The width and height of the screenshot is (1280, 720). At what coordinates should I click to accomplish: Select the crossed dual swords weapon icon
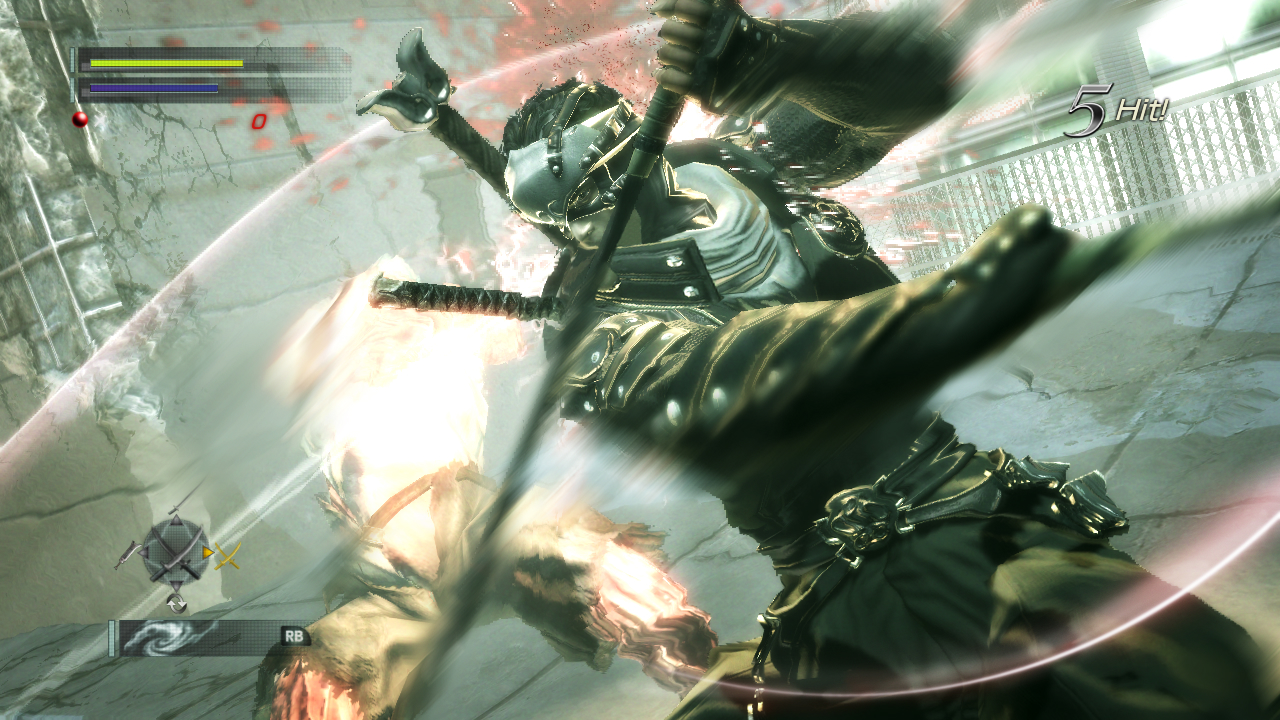tap(175, 551)
